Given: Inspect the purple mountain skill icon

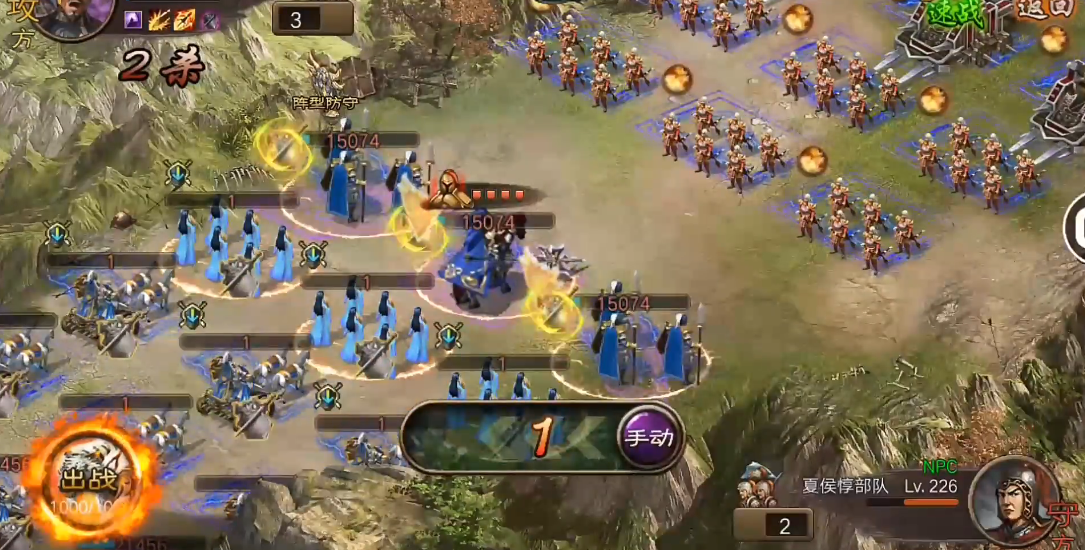Looking at the screenshot, I should pos(133,19).
